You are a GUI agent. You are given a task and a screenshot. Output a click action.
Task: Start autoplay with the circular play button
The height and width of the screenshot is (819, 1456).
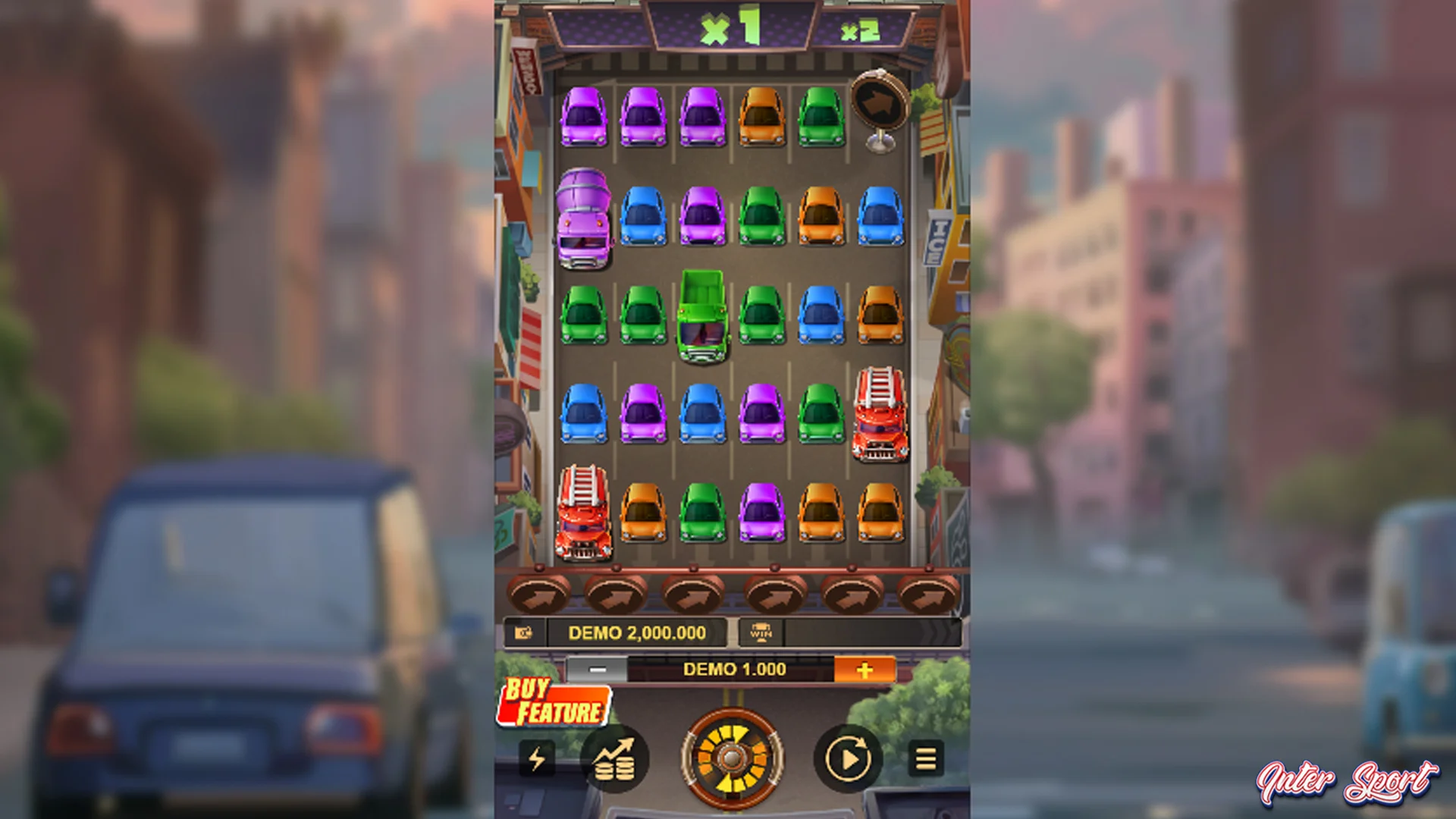[x=848, y=758]
